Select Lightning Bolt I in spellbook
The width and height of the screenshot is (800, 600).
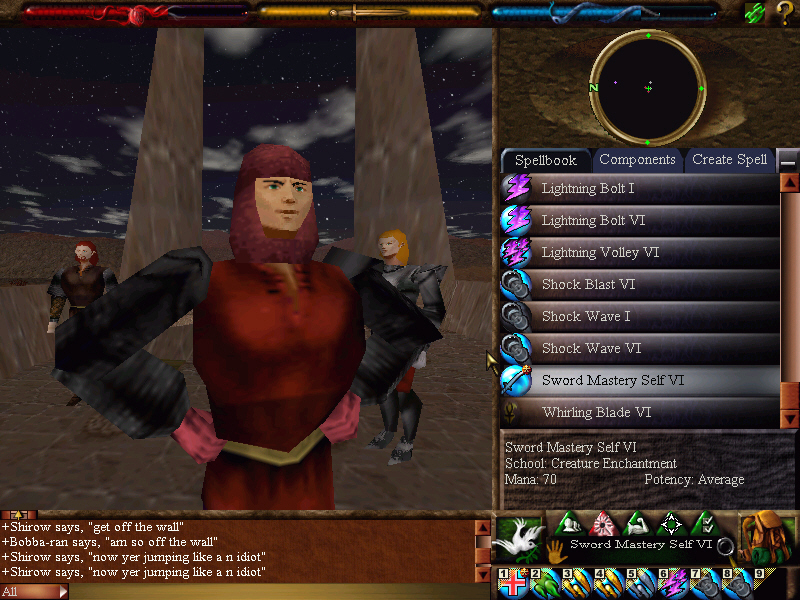tap(587, 188)
